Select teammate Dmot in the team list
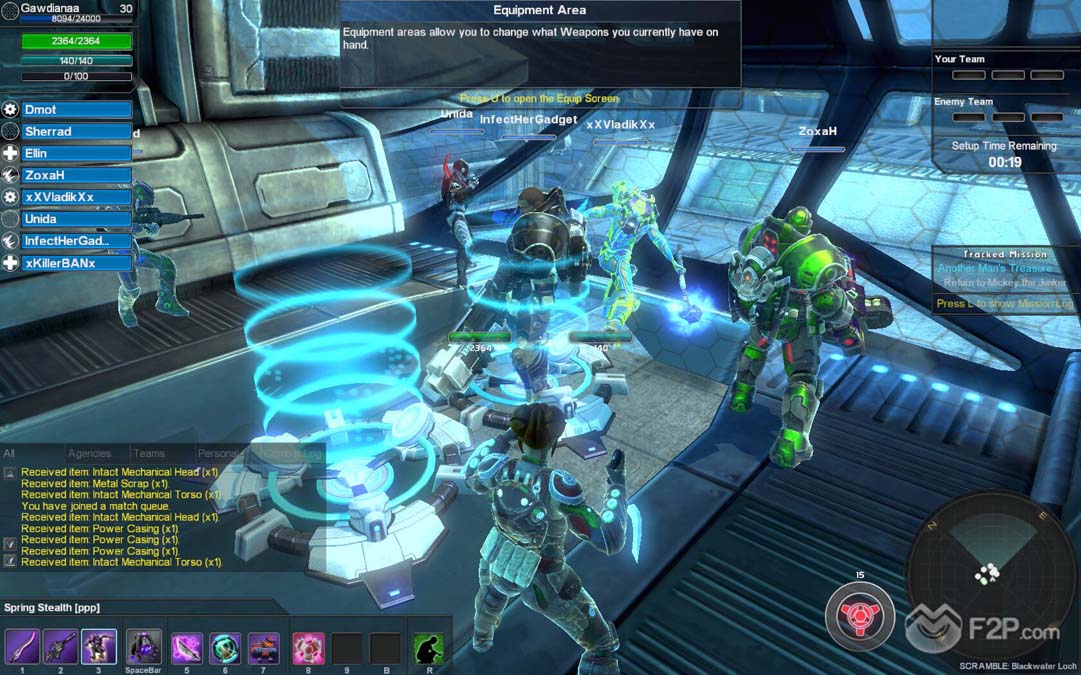Image resolution: width=1081 pixels, height=675 pixels. click(x=76, y=110)
